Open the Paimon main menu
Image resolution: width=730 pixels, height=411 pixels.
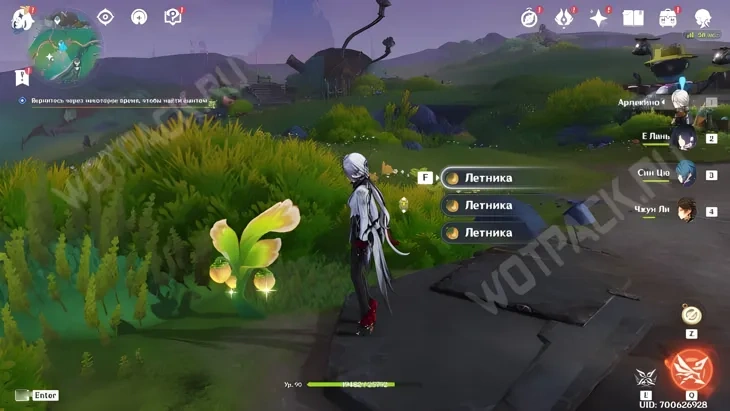[22, 17]
